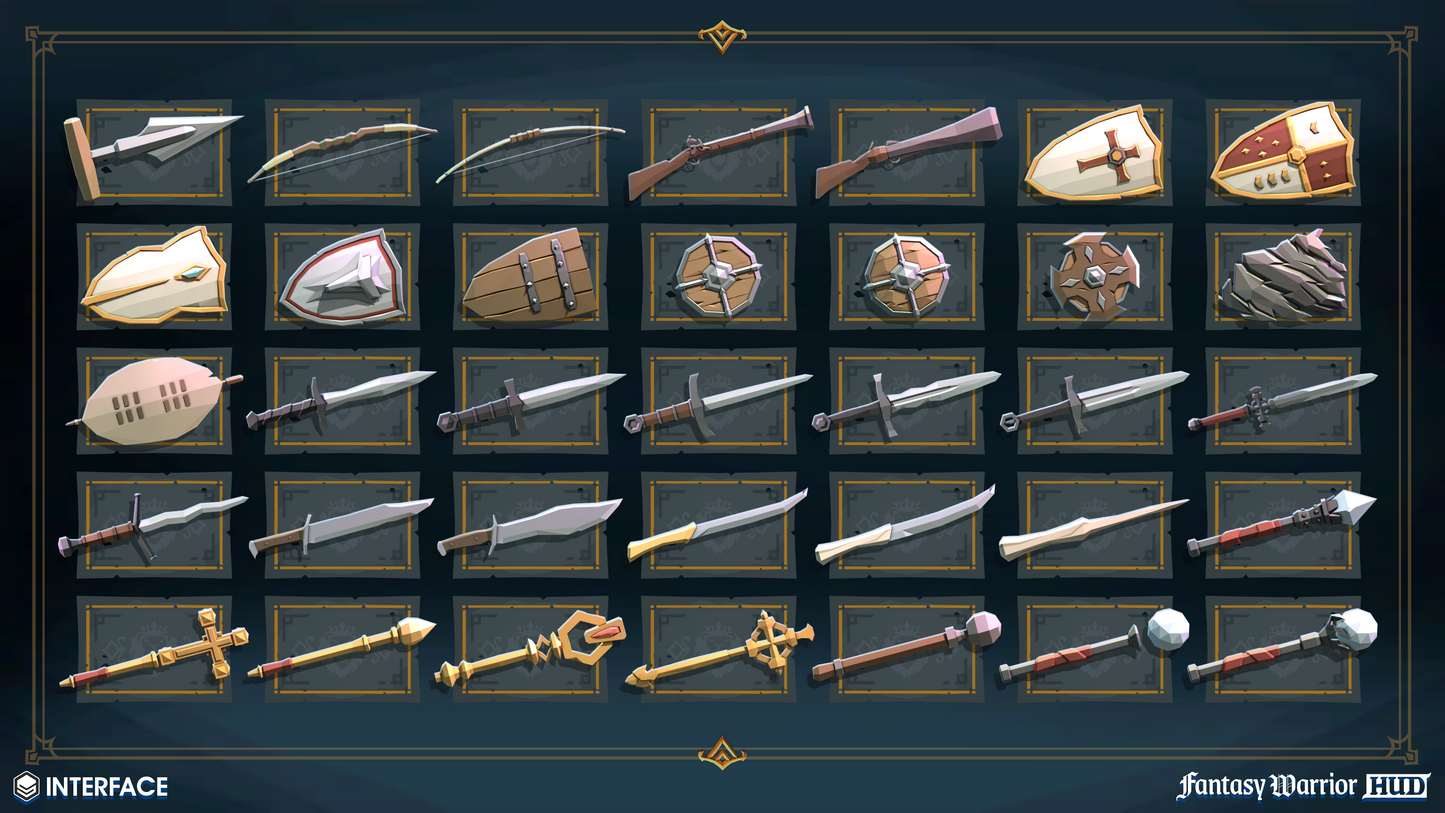This screenshot has width=1445, height=813.
Task: Choose the wavy-bladed flamberge sword
Action: [x=154, y=524]
